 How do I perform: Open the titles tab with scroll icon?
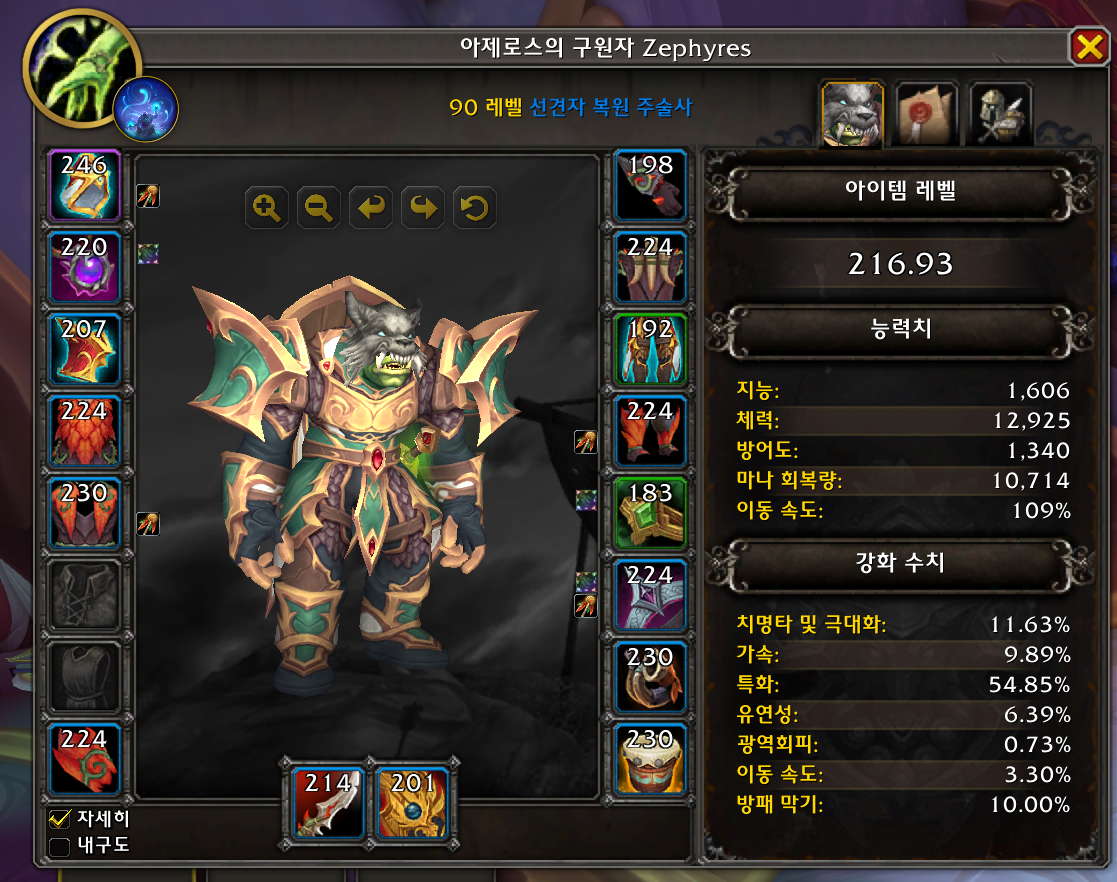925,114
